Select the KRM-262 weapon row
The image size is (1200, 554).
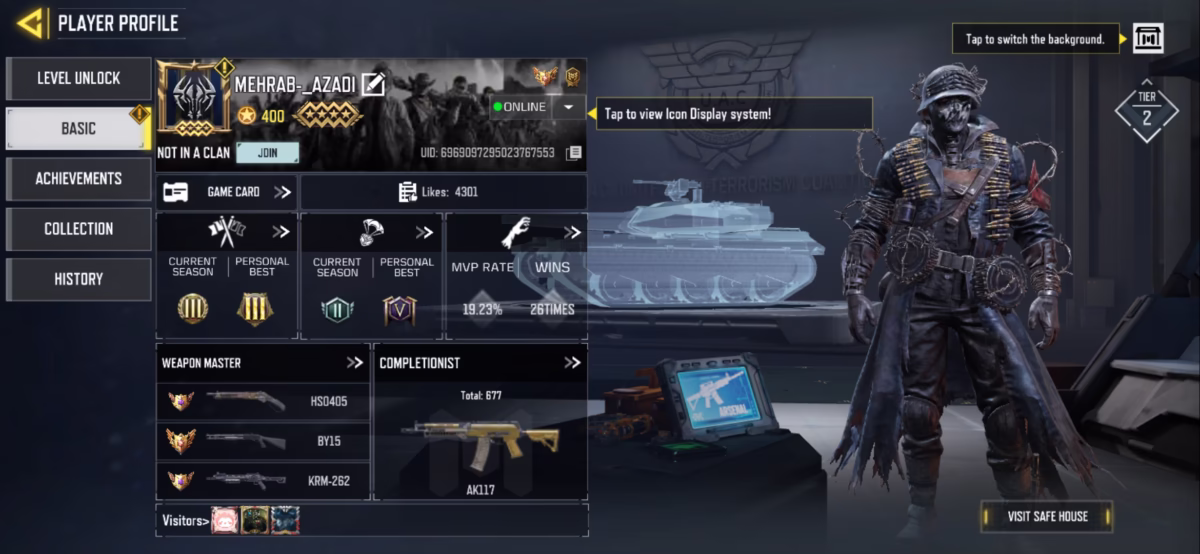pos(263,481)
